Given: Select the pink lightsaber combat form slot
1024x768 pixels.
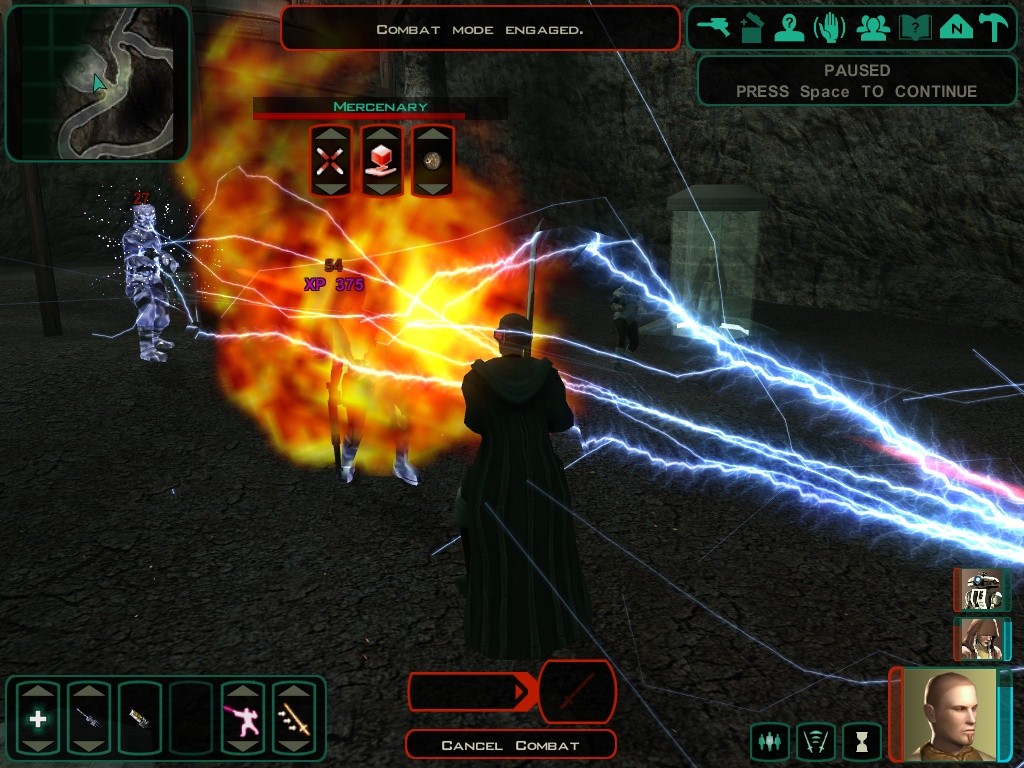Looking at the screenshot, I should [x=243, y=718].
